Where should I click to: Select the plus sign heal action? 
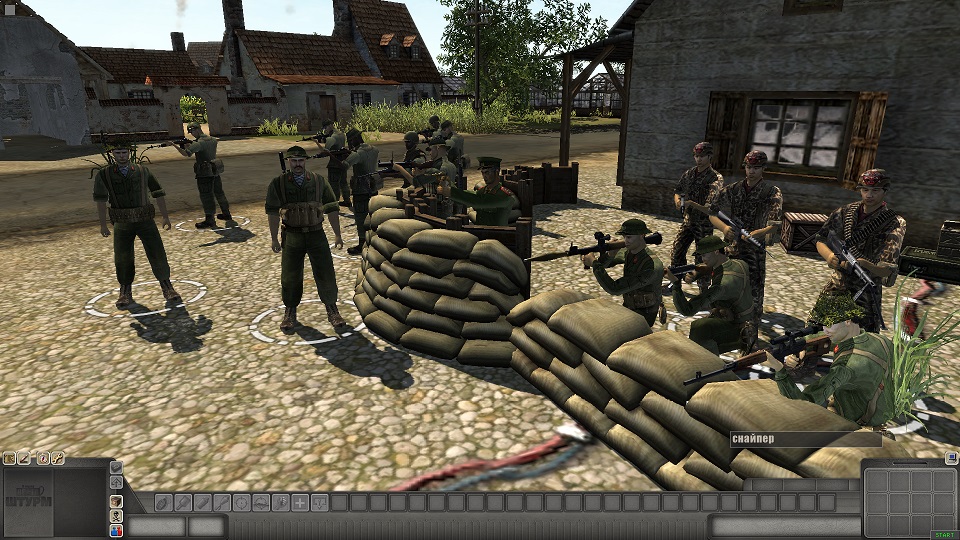[300, 502]
